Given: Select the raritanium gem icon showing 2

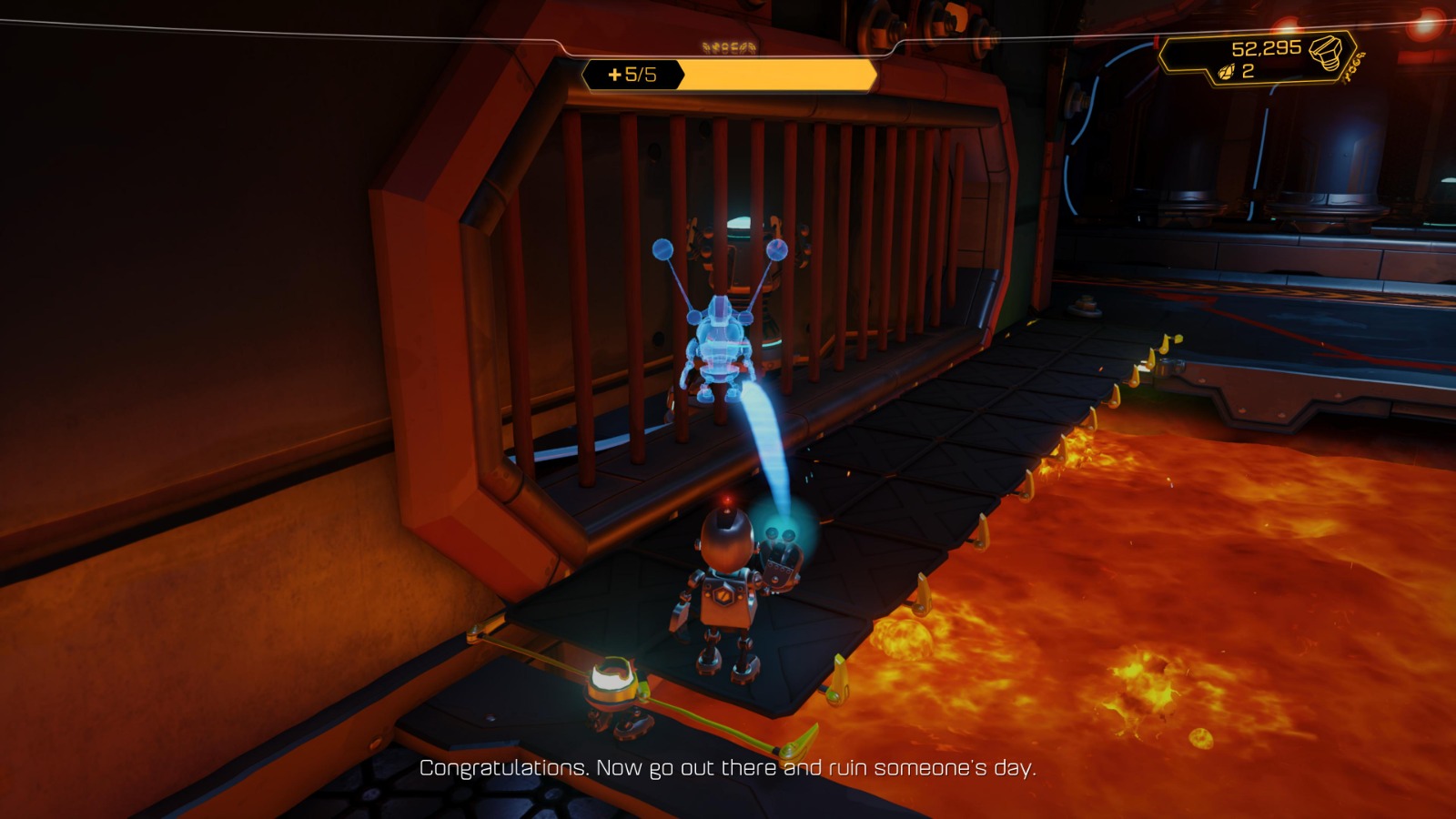Looking at the screenshot, I should coord(1227,71).
